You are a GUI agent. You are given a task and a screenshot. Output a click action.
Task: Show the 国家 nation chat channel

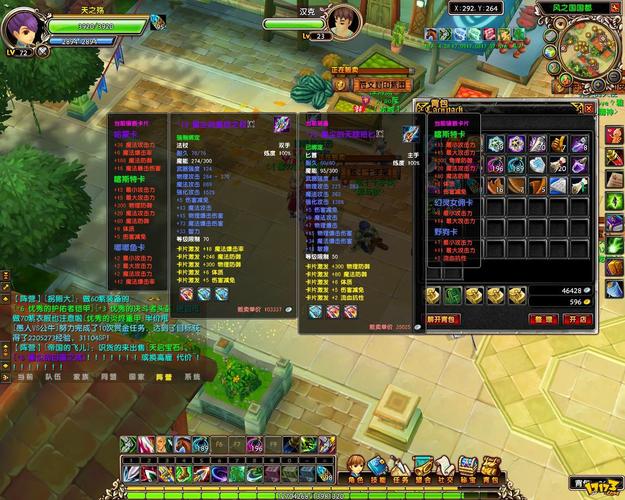click(x=136, y=377)
